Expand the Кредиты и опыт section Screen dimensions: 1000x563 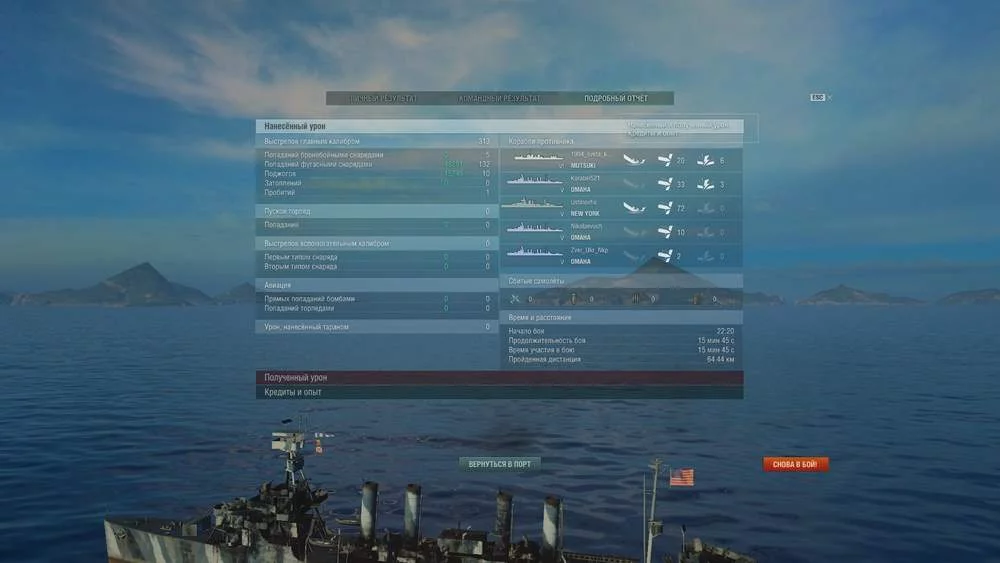pyautogui.click(x=499, y=393)
